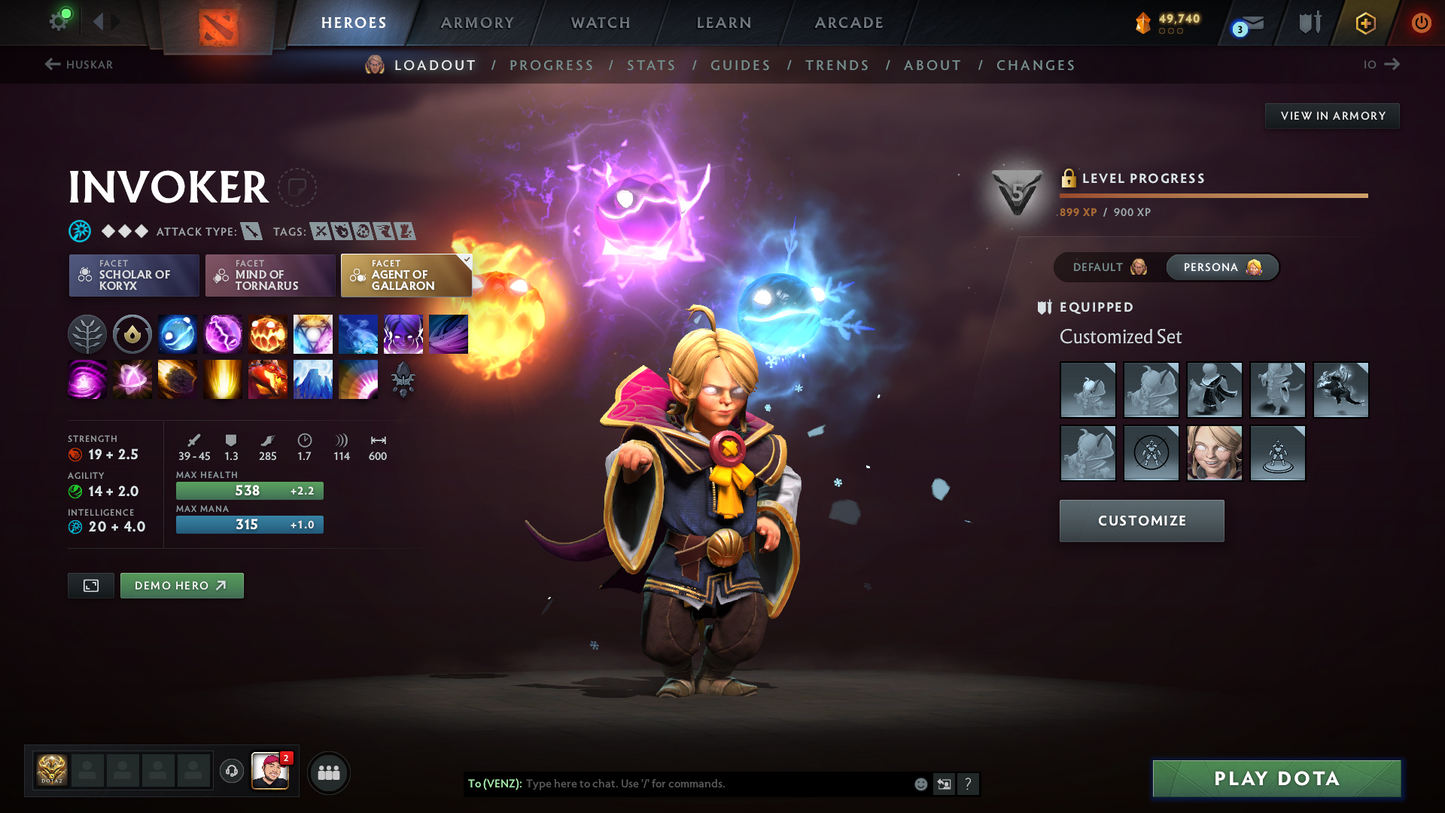The width and height of the screenshot is (1445, 813).
Task: Expand the hero model viewer fullscreen
Action: [90, 585]
